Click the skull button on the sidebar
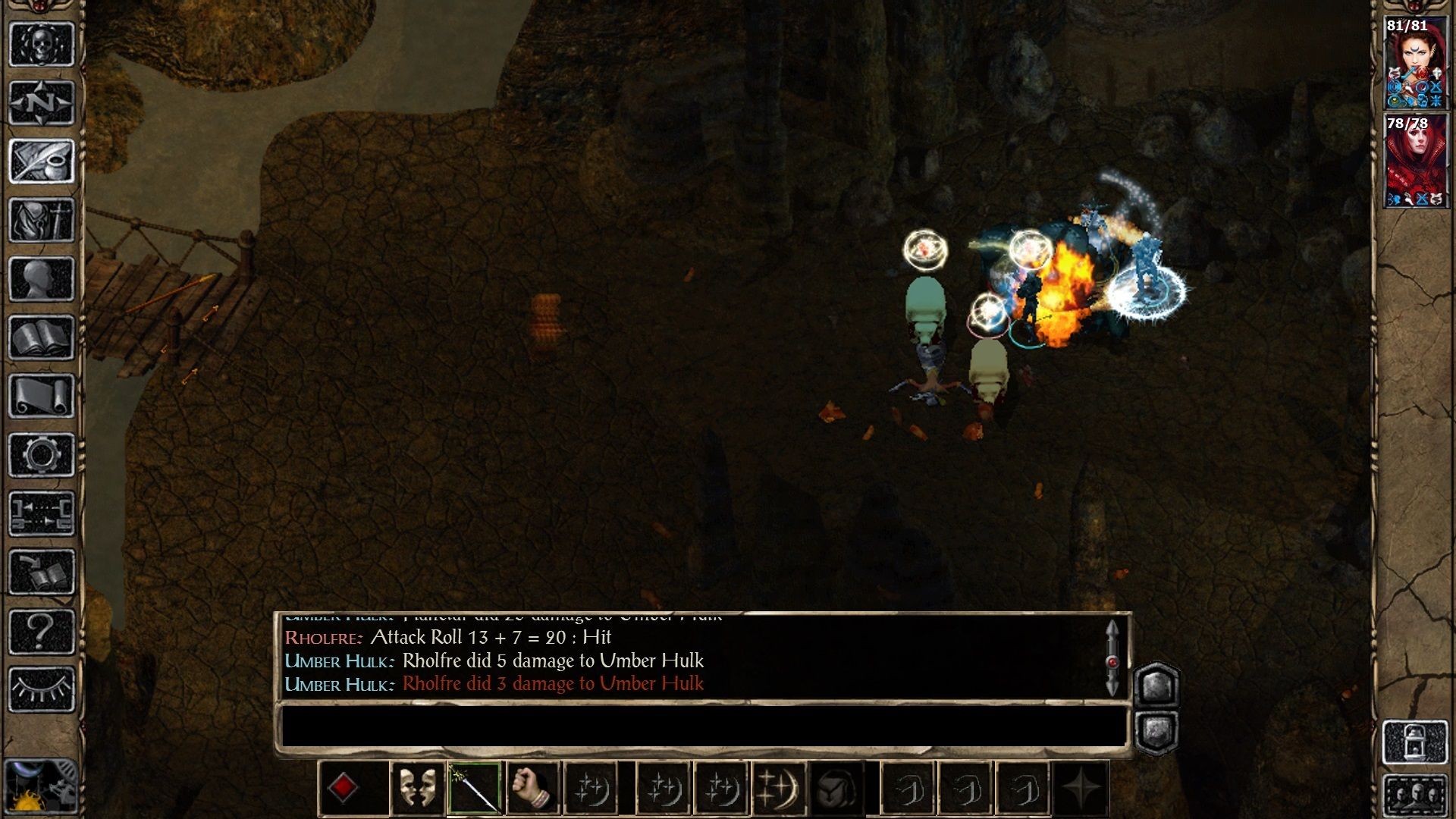1456x819 pixels. [42, 44]
